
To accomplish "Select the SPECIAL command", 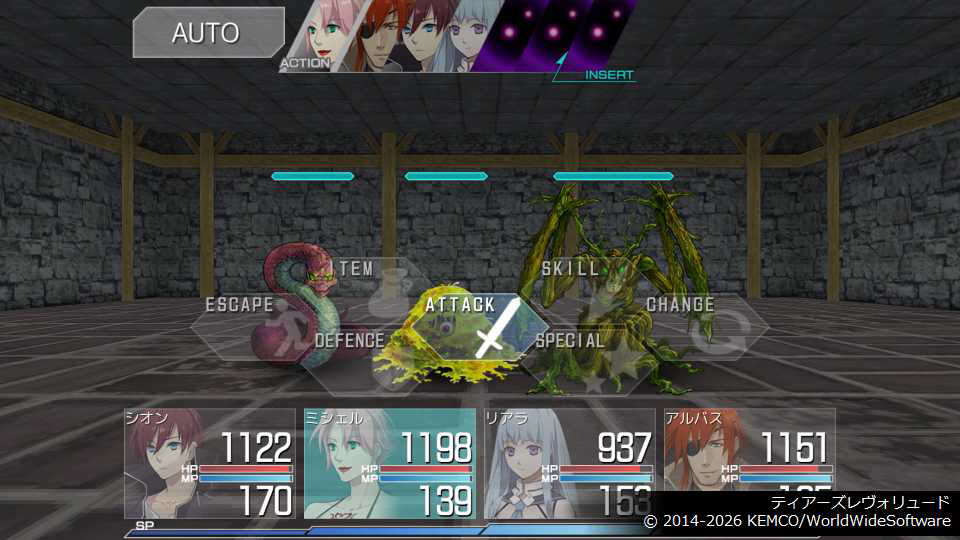I will [571, 341].
